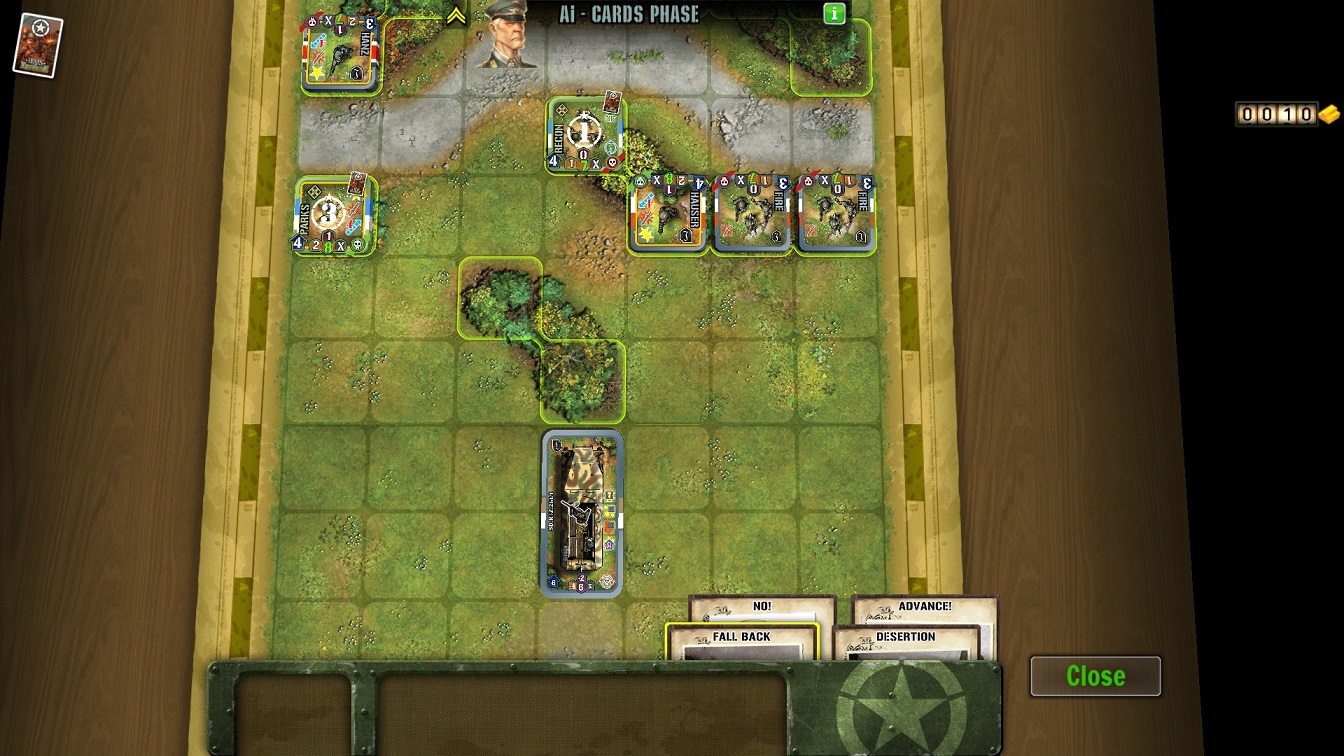Click the Close button
The height and width of the screenshot is (756, 1344).
(1095, 676)
